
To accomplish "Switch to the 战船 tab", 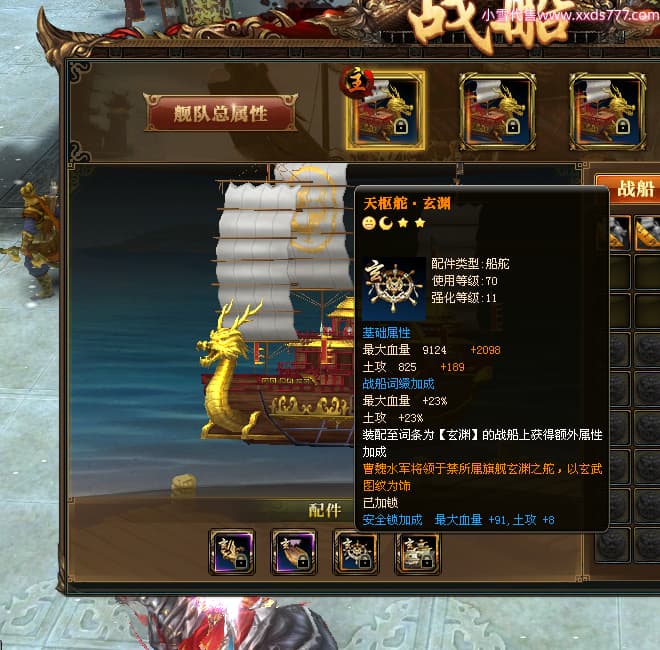I will [x=634, y=188].
